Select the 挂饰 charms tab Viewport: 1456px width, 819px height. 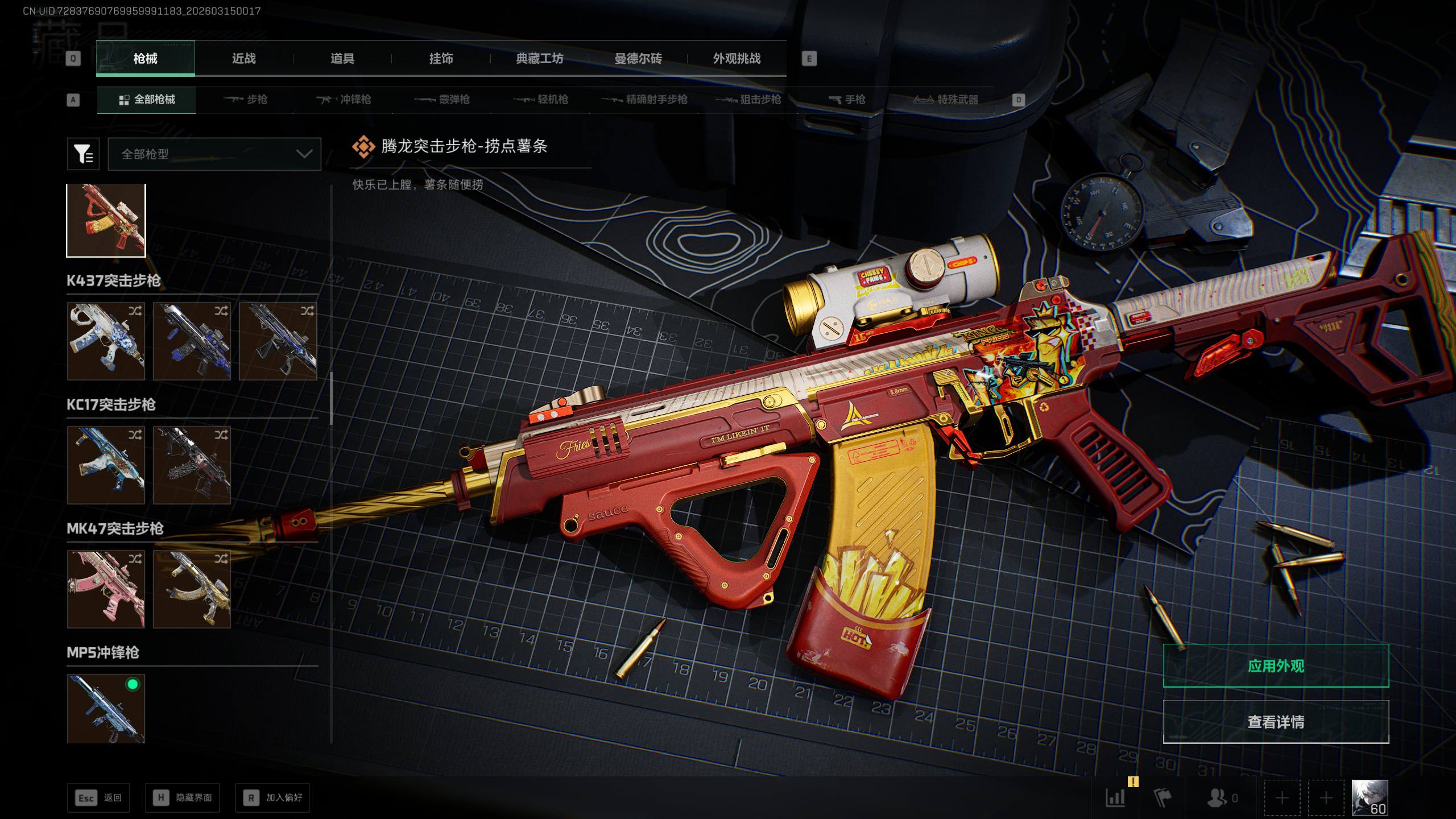(x=441, y=59)
